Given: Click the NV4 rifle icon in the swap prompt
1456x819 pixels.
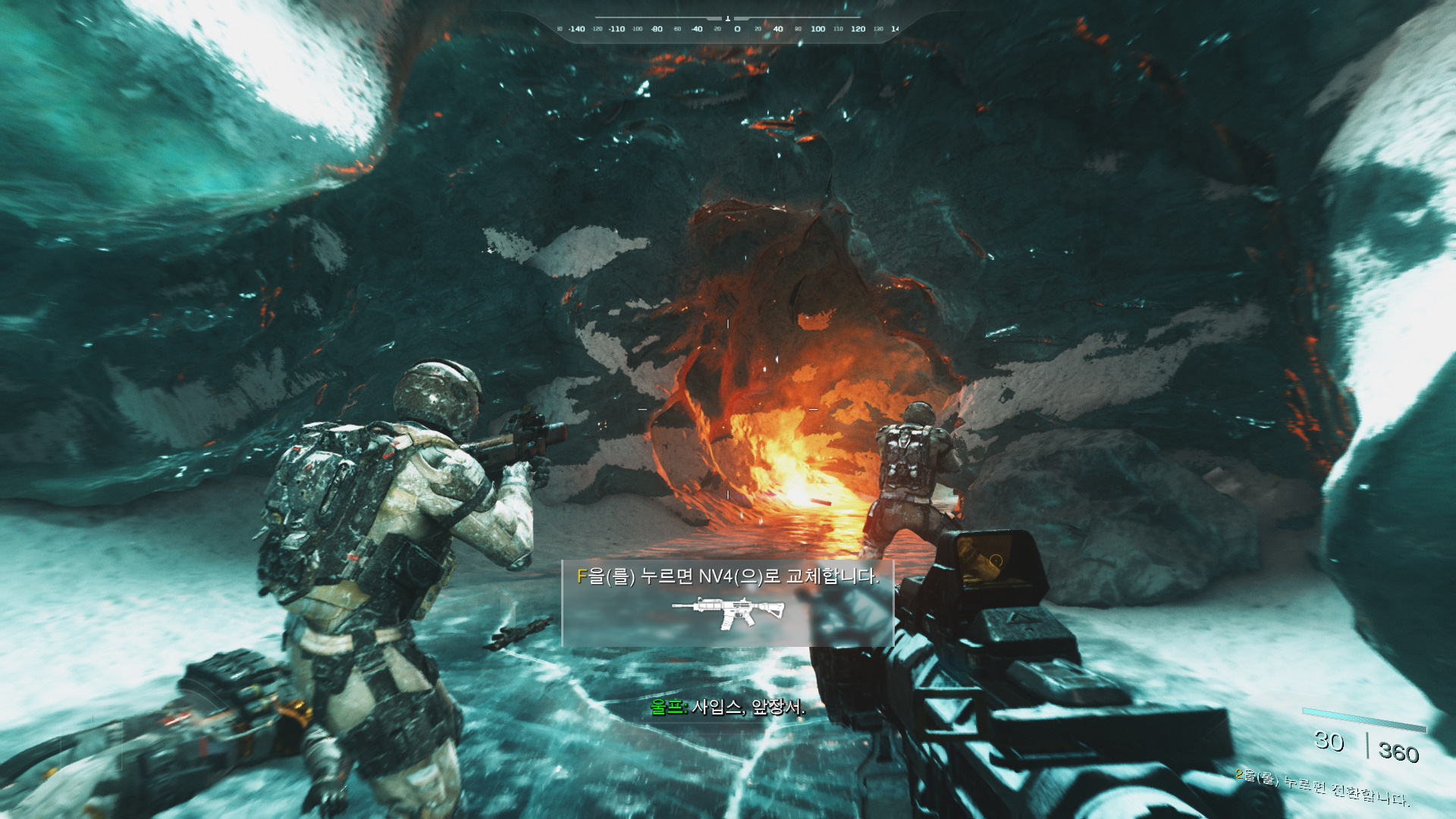Looking at the screenshot, I should point(727,613).
